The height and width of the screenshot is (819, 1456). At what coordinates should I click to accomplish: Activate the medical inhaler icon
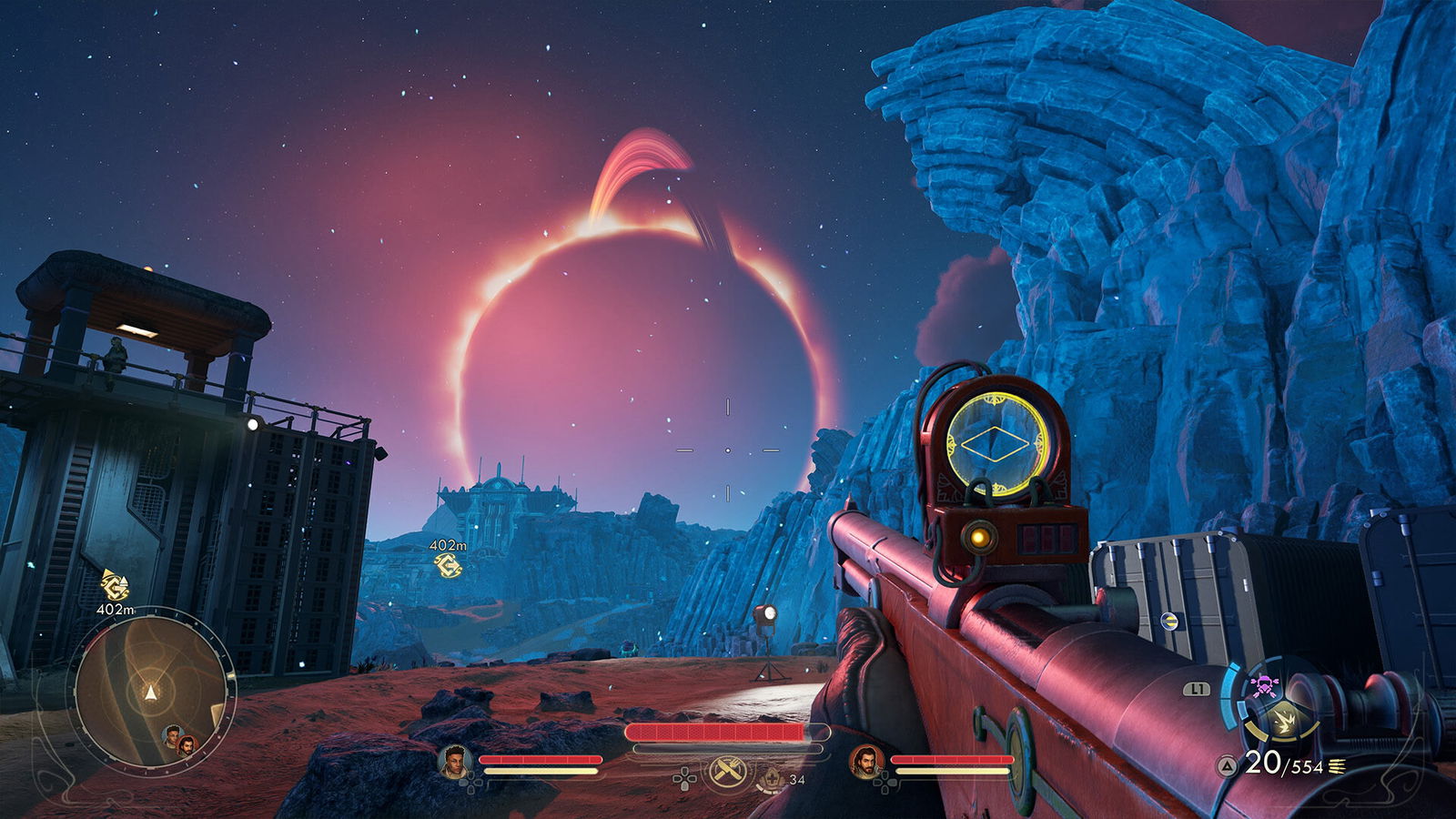773,778
